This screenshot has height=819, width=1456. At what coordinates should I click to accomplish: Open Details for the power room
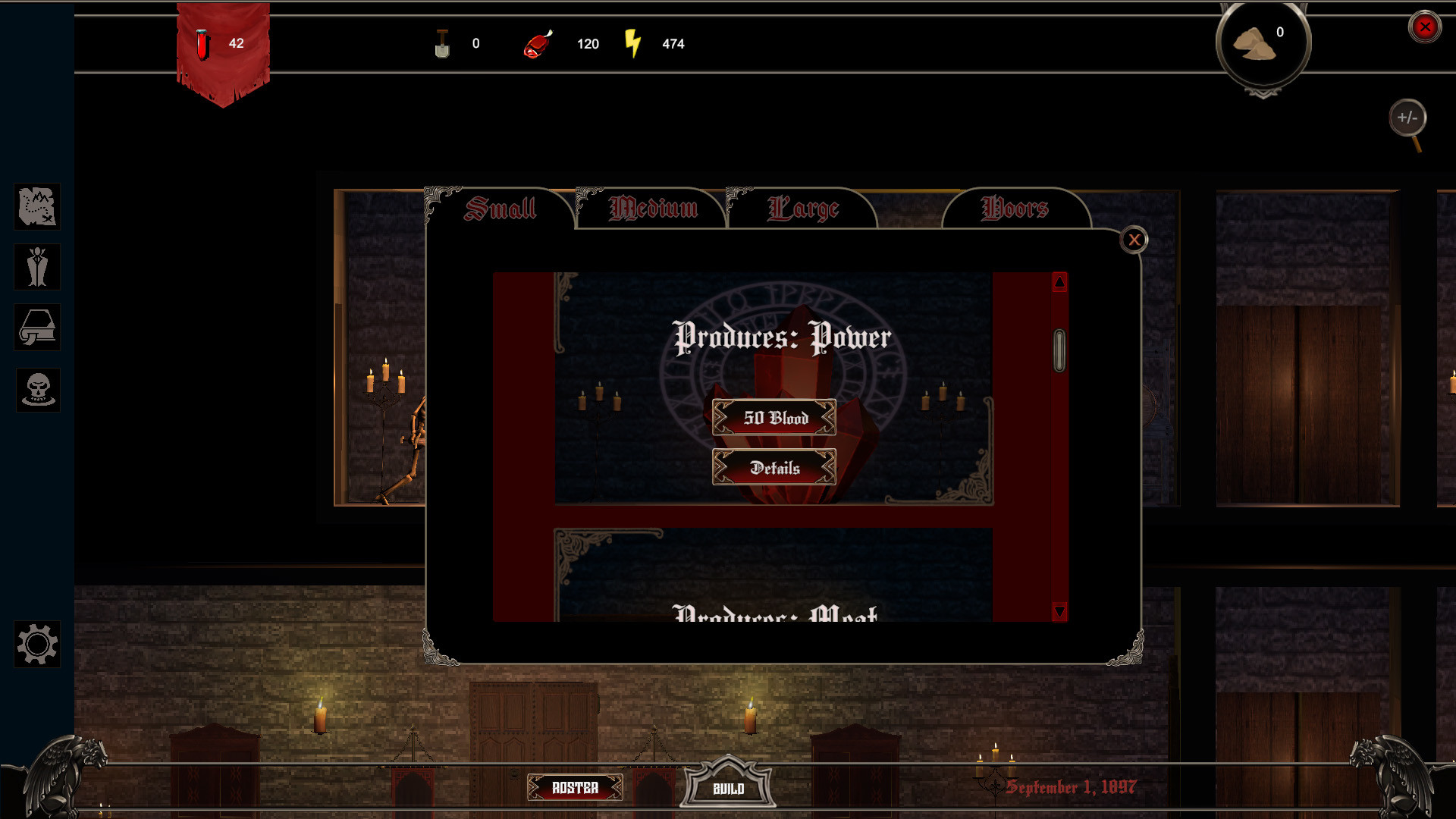click(x=775, y=468)
